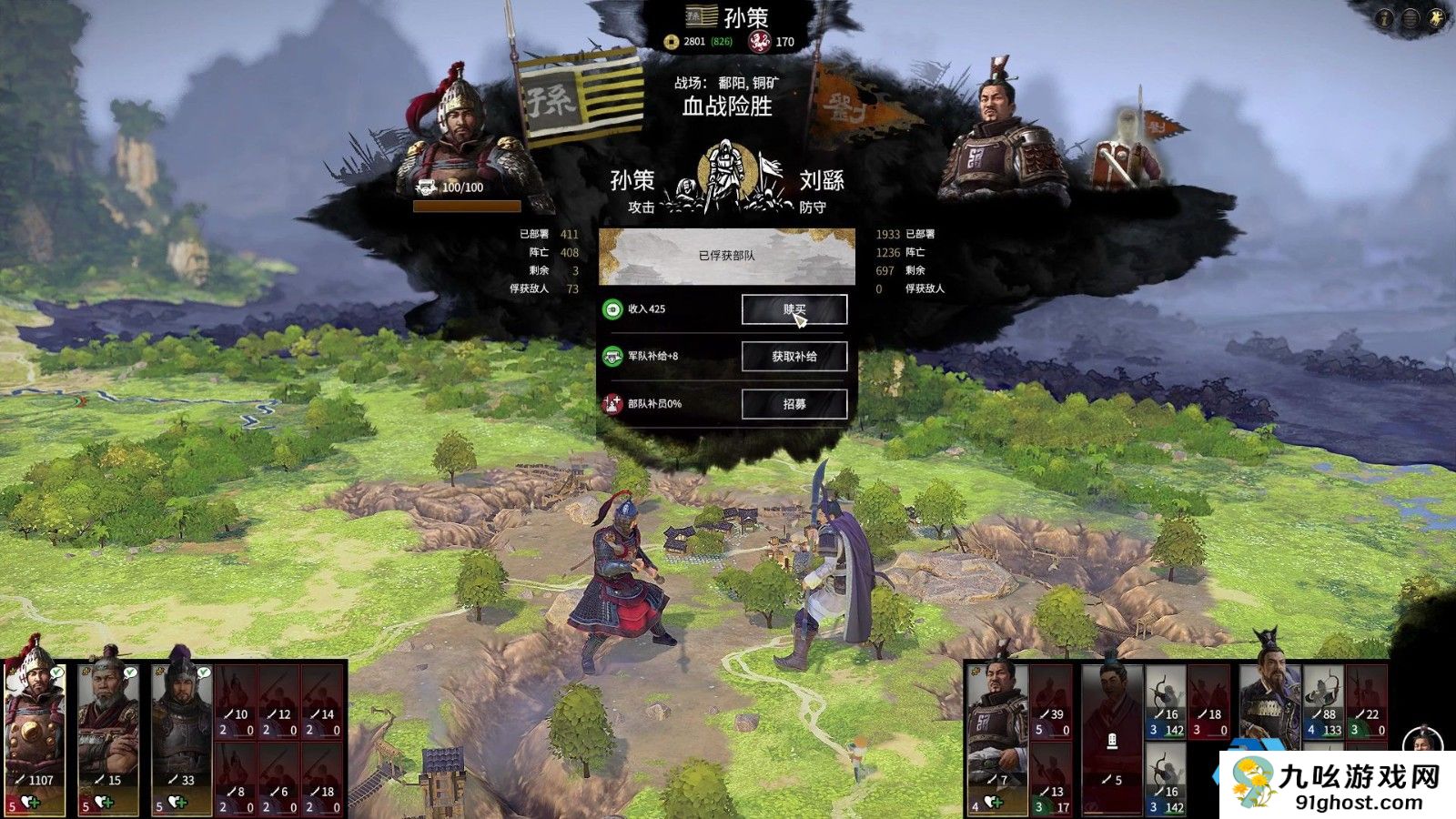The height and width of the screenshot is (819, 1456).
Task: Click the attacker unit card showing 6 kills
Action: coord(278,779)
